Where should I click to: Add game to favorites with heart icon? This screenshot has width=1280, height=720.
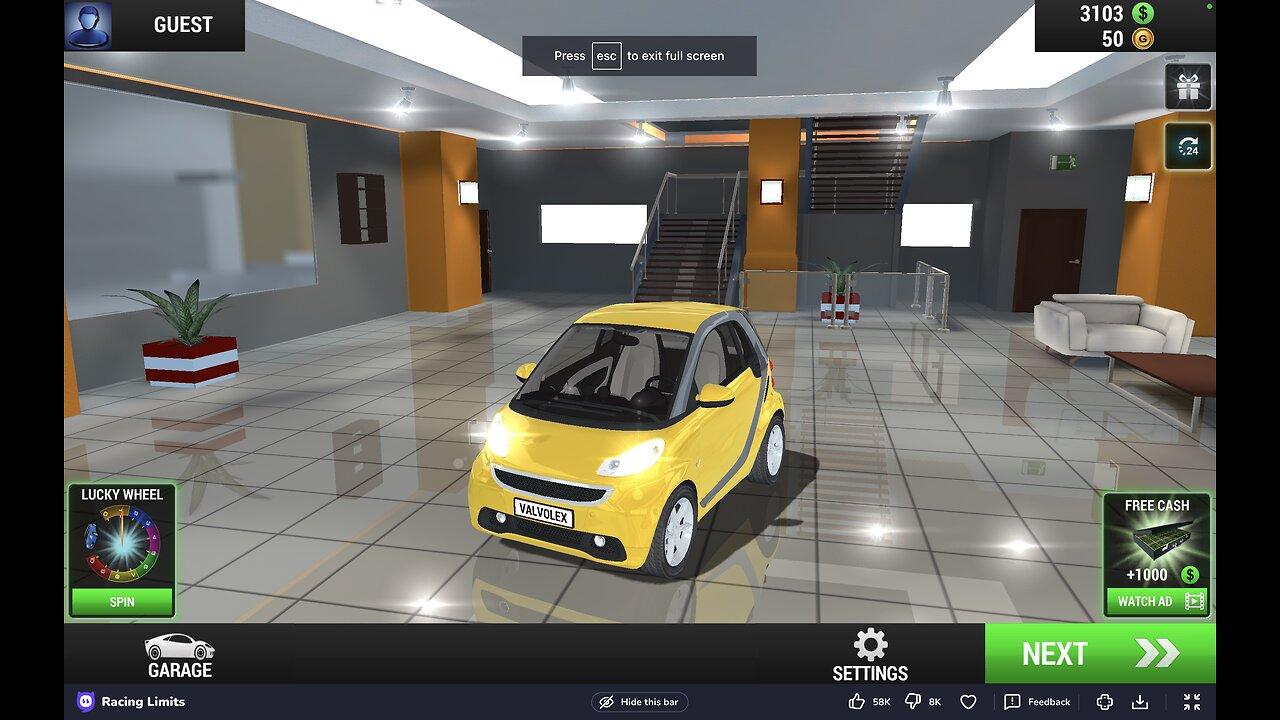(x=968, y=702)
